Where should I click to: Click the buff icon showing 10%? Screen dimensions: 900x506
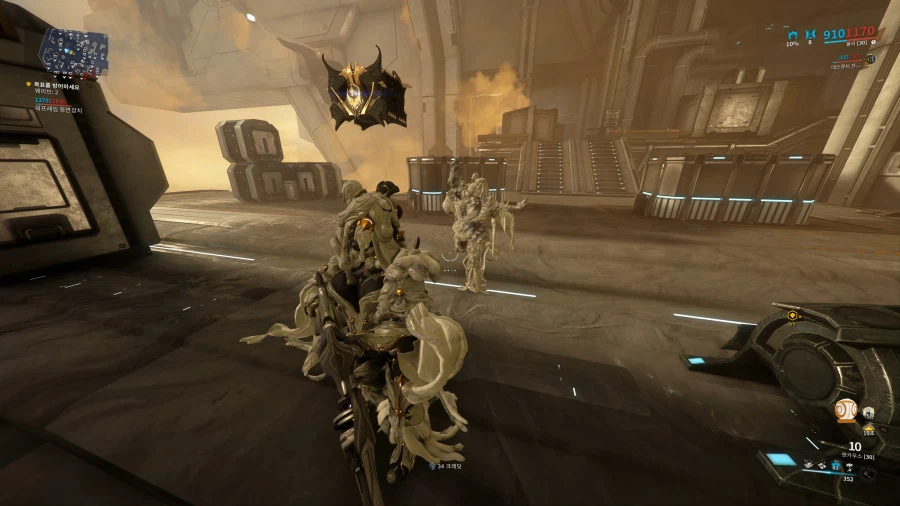[793, 34]
